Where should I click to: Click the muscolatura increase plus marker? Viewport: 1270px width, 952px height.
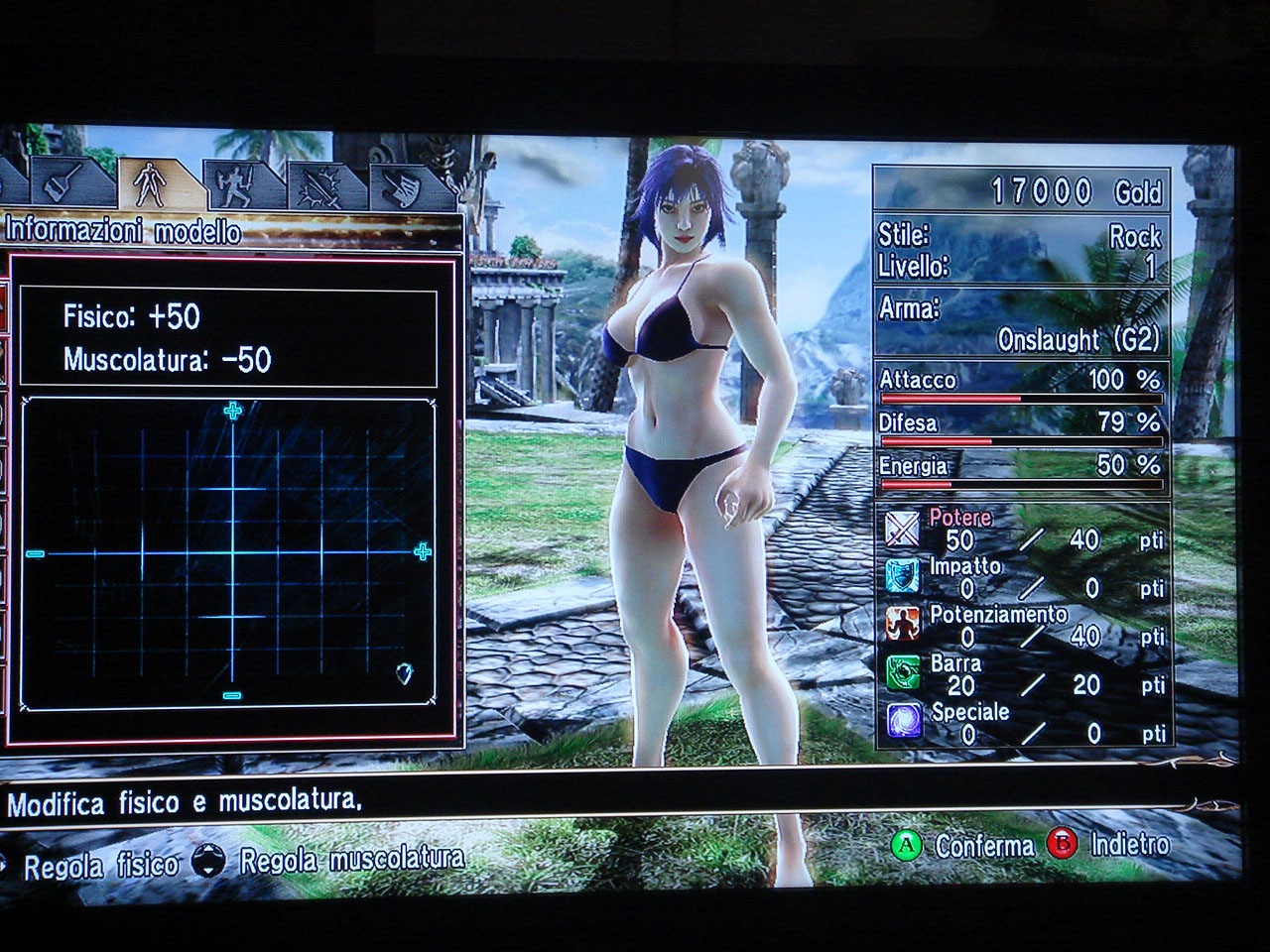[x=233, y=411]
